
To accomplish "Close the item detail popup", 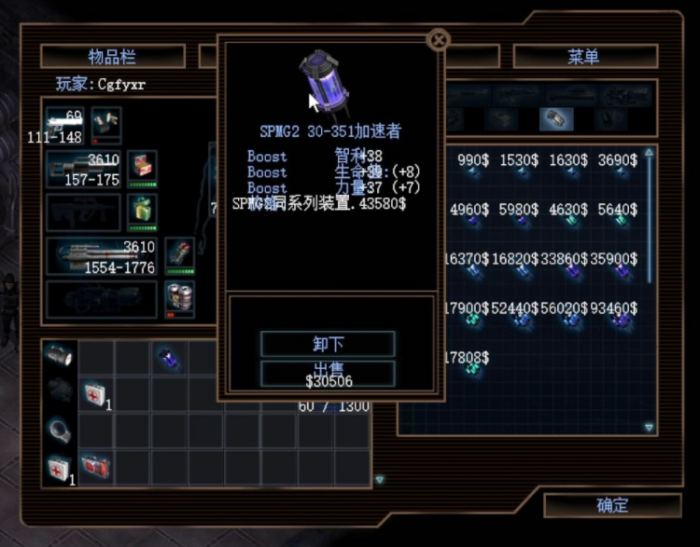I will pyautogui.click(x=438, y=40).
